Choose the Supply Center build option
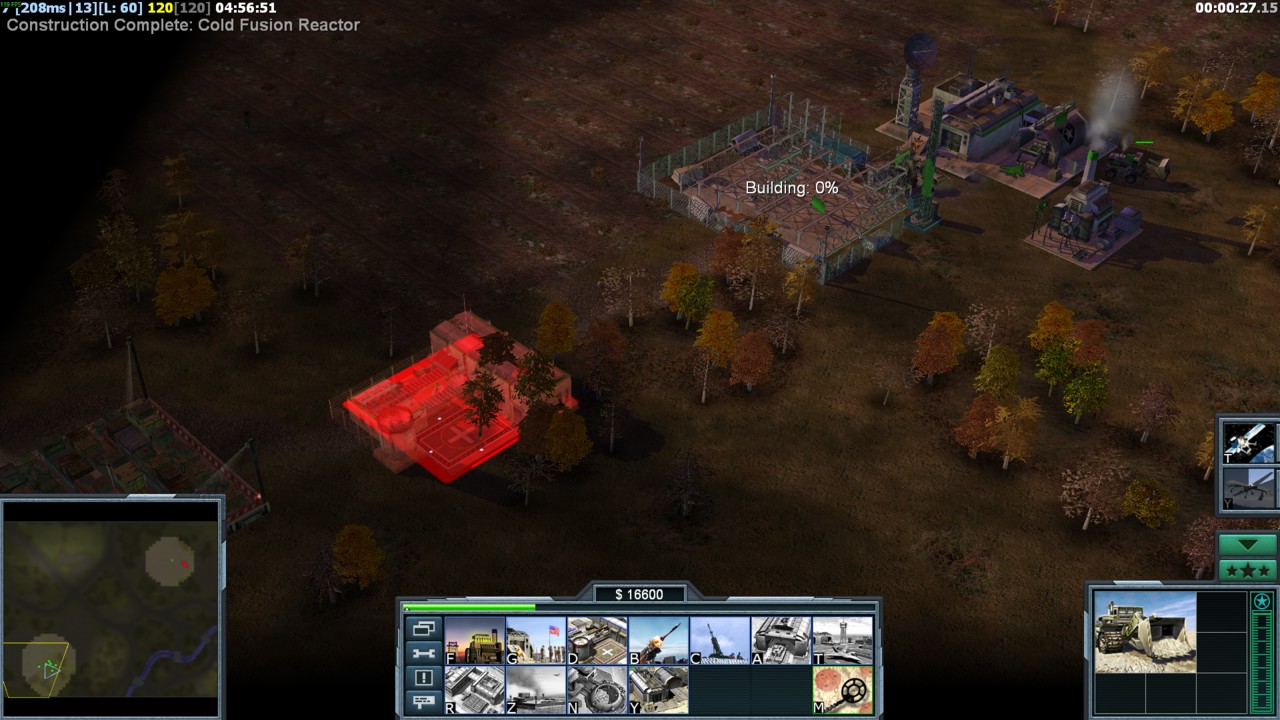 point(597,640)
